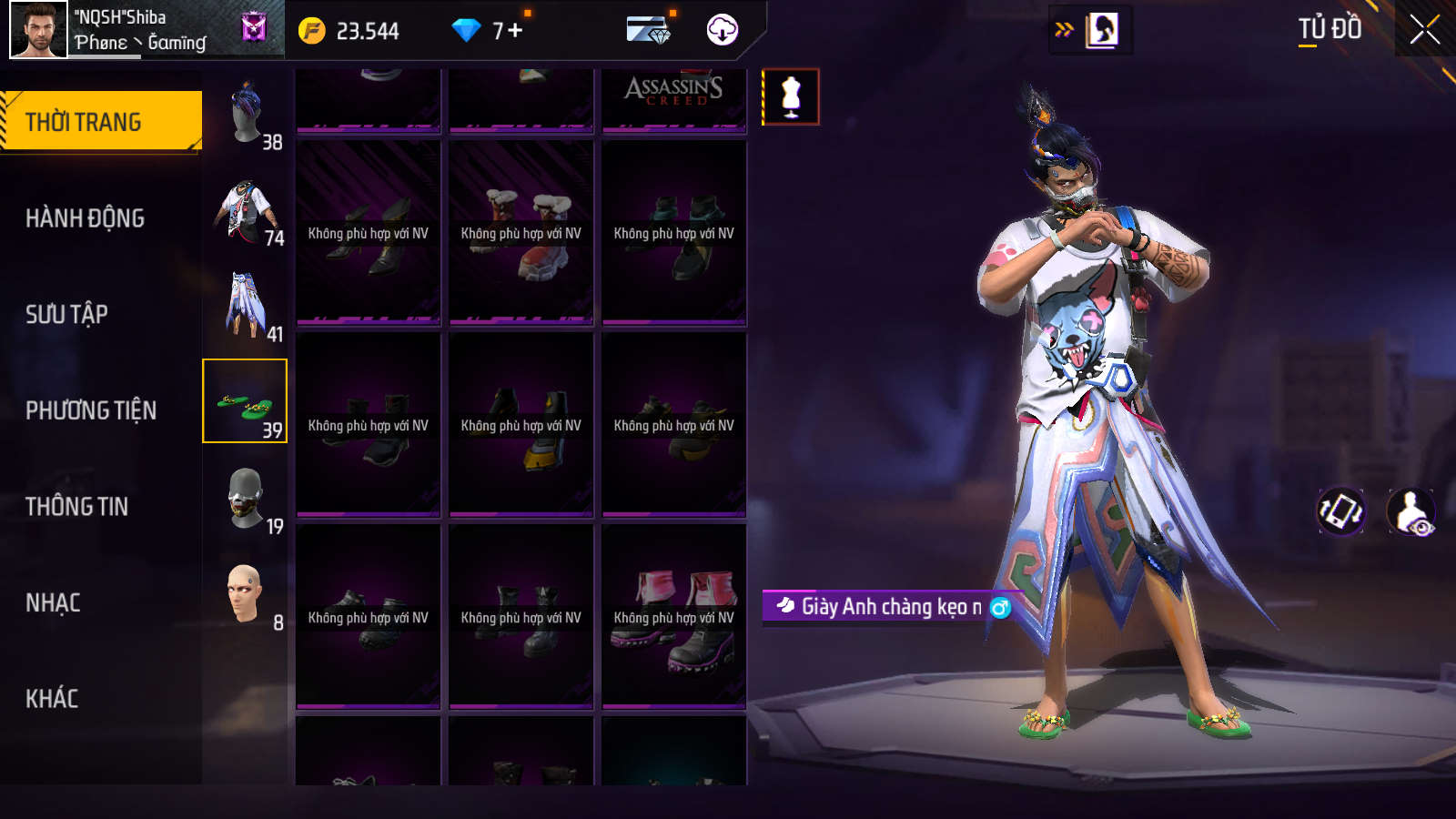Open the face category with 8 items

(x=246, y=595)
